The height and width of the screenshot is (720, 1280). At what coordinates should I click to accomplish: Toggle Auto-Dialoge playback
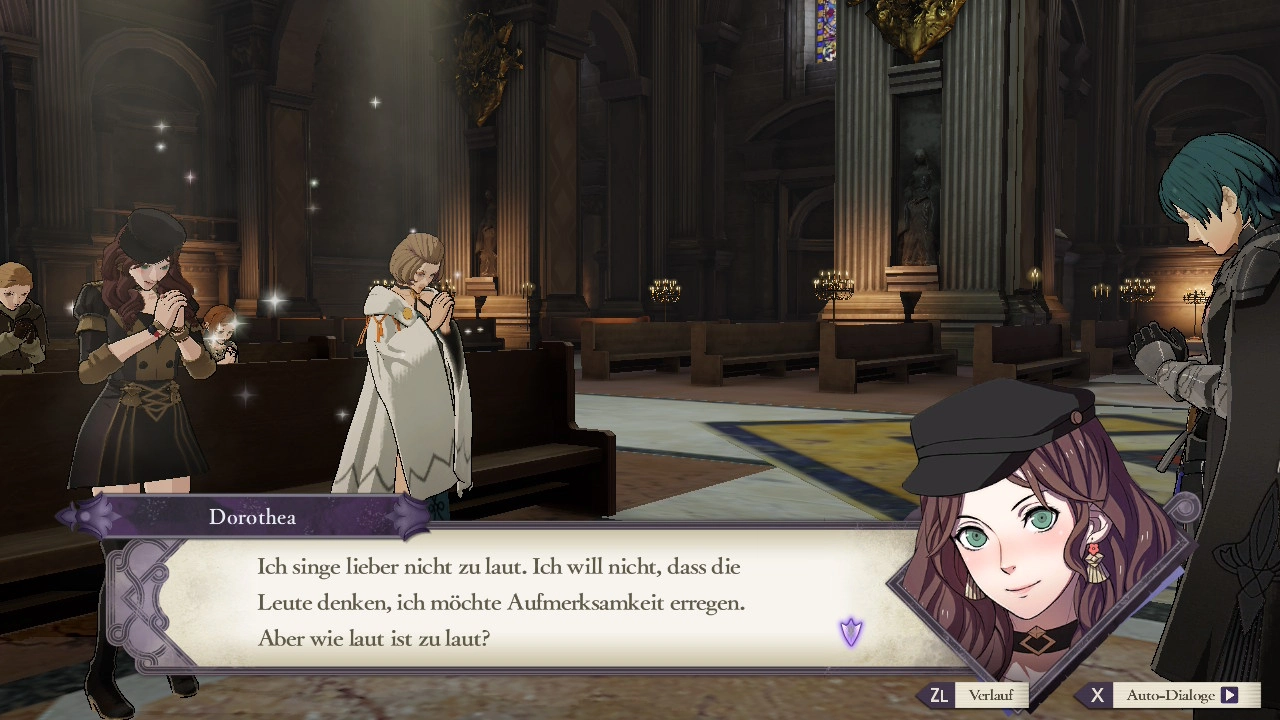[x=1170, y=695]
